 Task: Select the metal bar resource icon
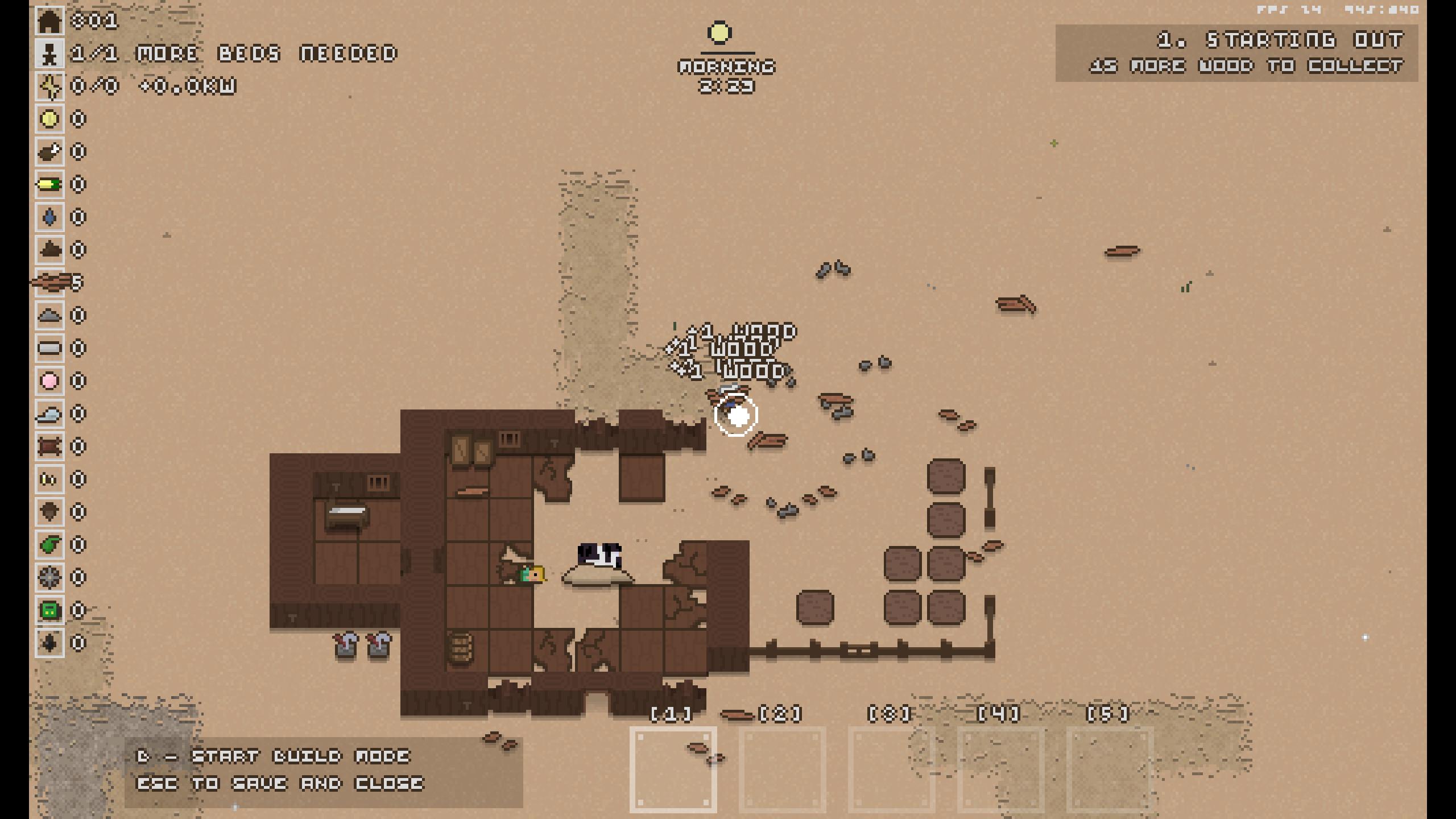click(49, 348)
